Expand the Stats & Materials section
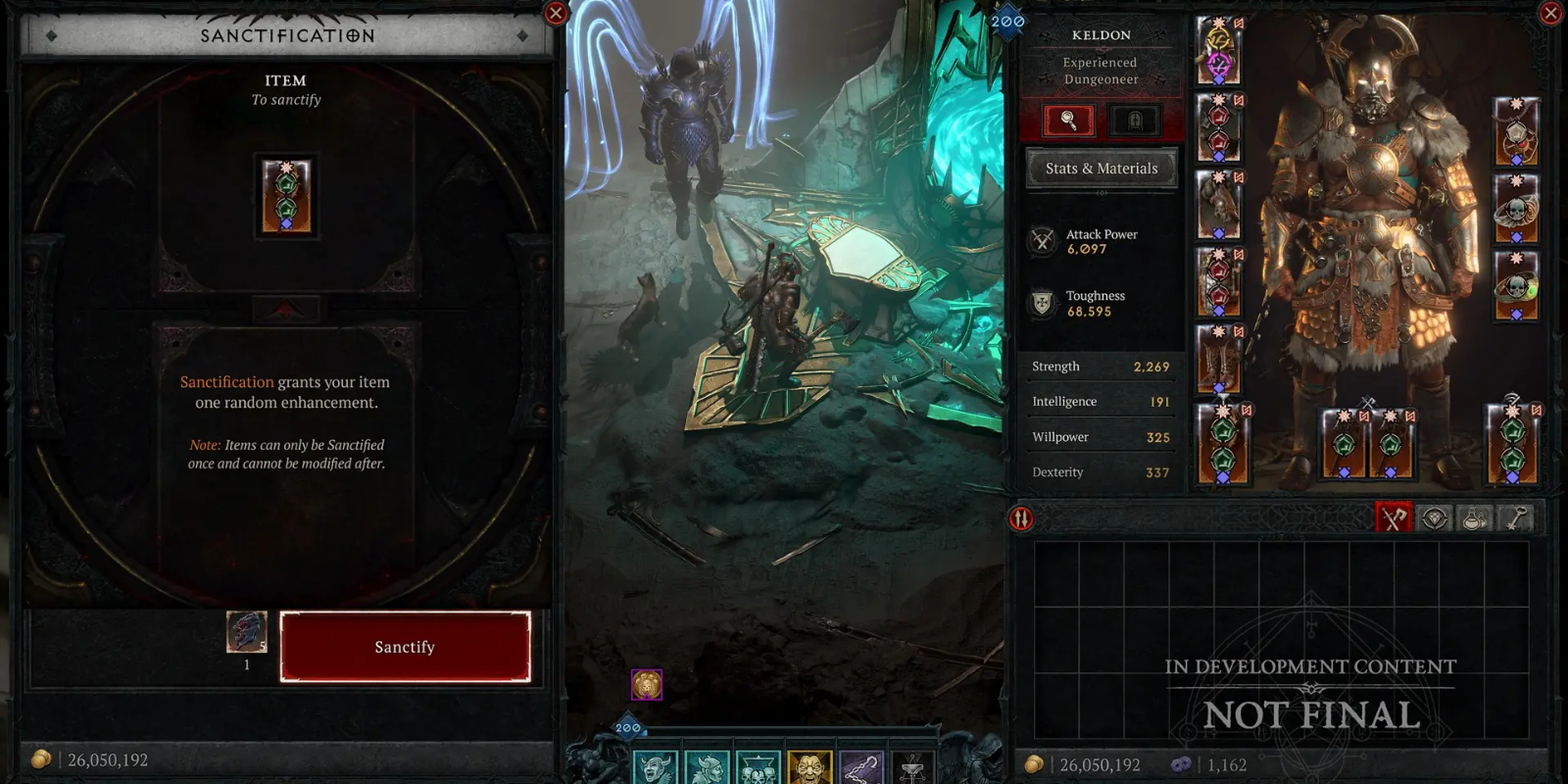1568x784 pixels. (1100, 169)
